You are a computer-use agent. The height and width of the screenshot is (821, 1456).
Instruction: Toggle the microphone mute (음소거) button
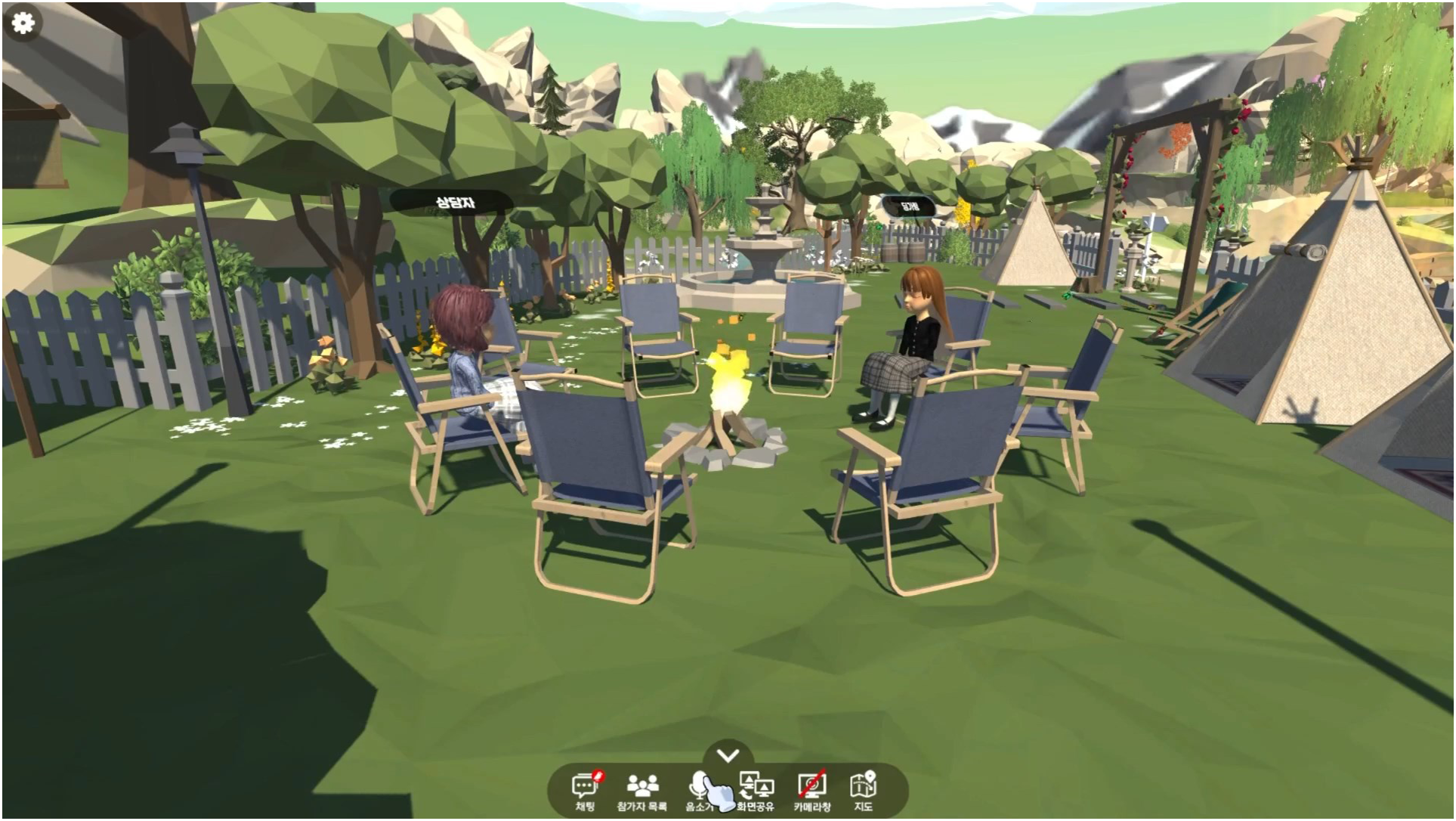pos(700,791)
